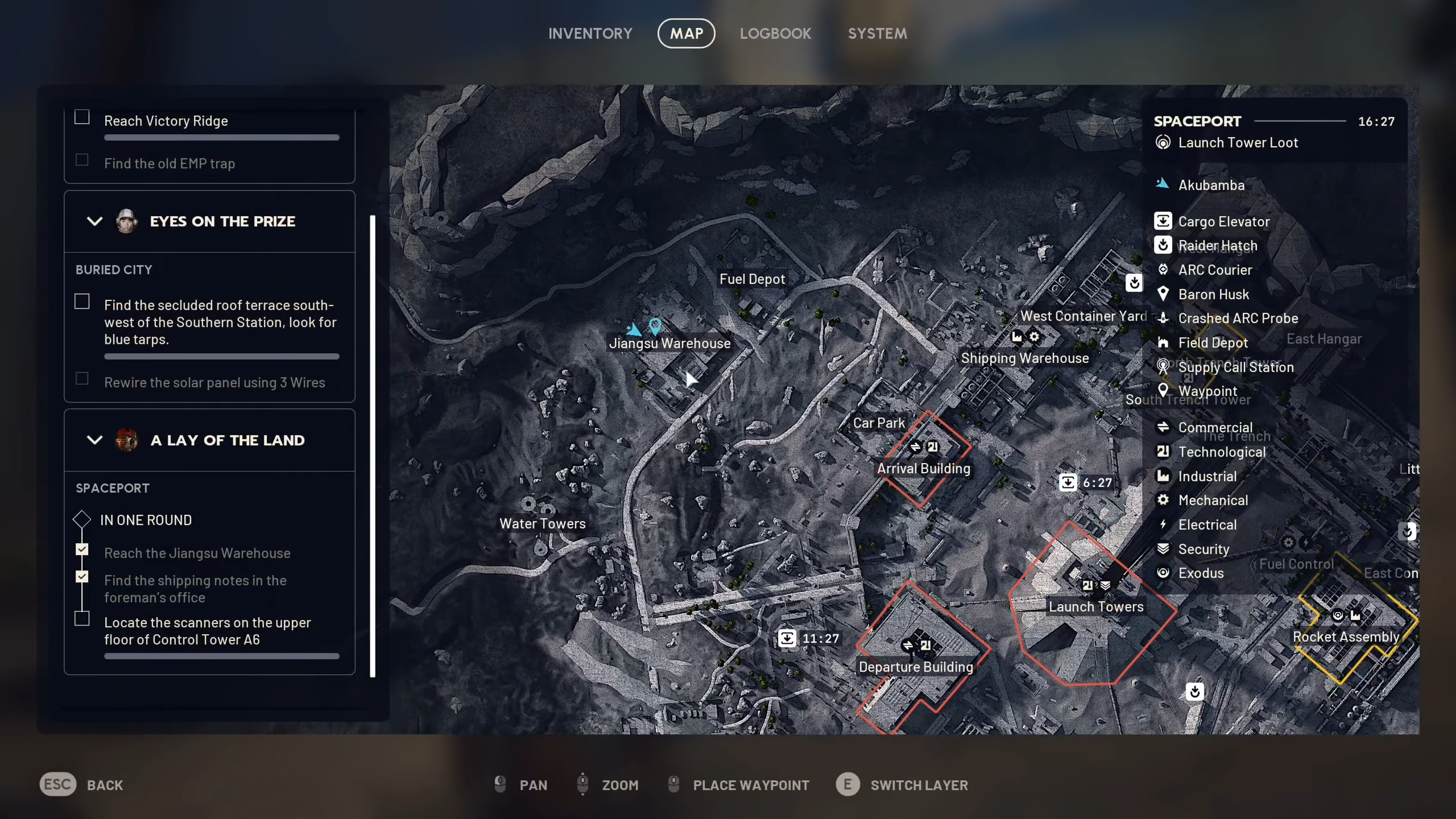The height and width of the screenshot is (819, 1456).
Task: Select the cargo elevator marker showing 6:27
Action: click(x=1068, y=483)
